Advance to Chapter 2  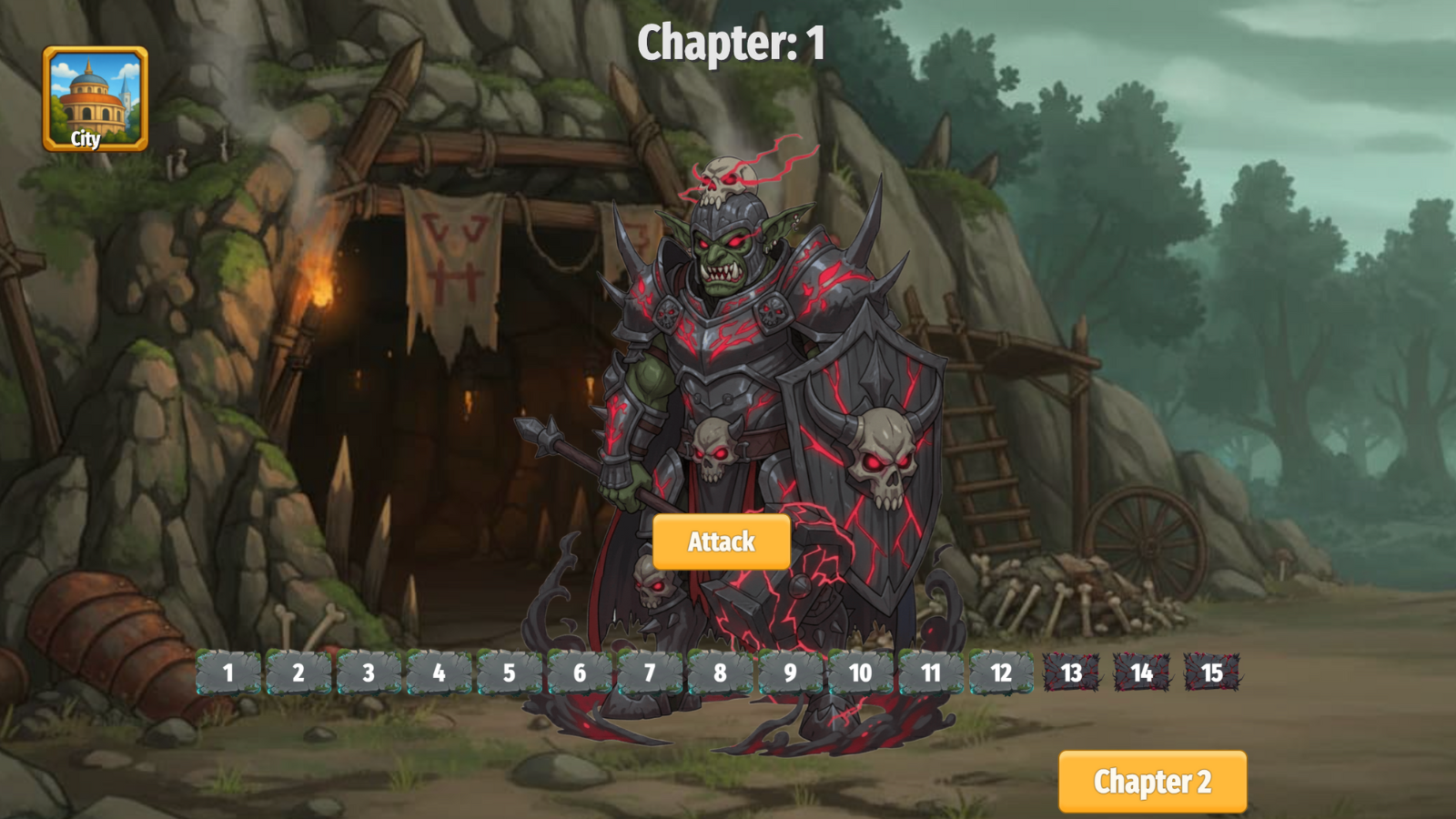tap(1154, 781)
